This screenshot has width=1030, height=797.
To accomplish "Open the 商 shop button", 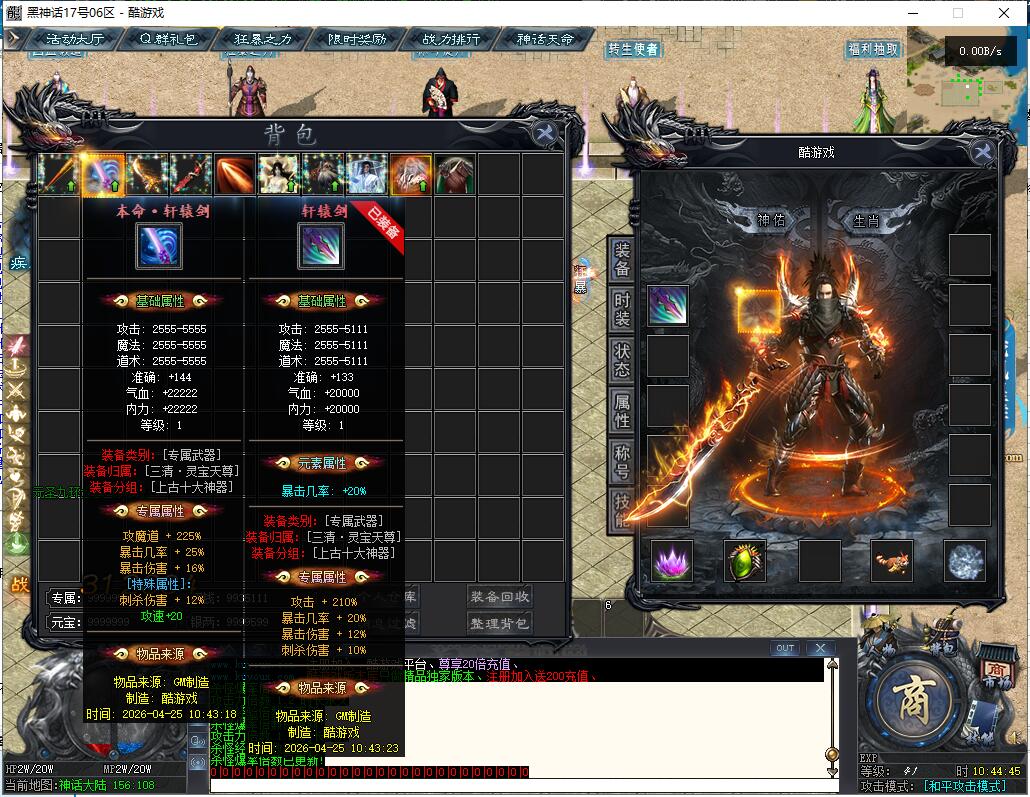I will point(911,693).
